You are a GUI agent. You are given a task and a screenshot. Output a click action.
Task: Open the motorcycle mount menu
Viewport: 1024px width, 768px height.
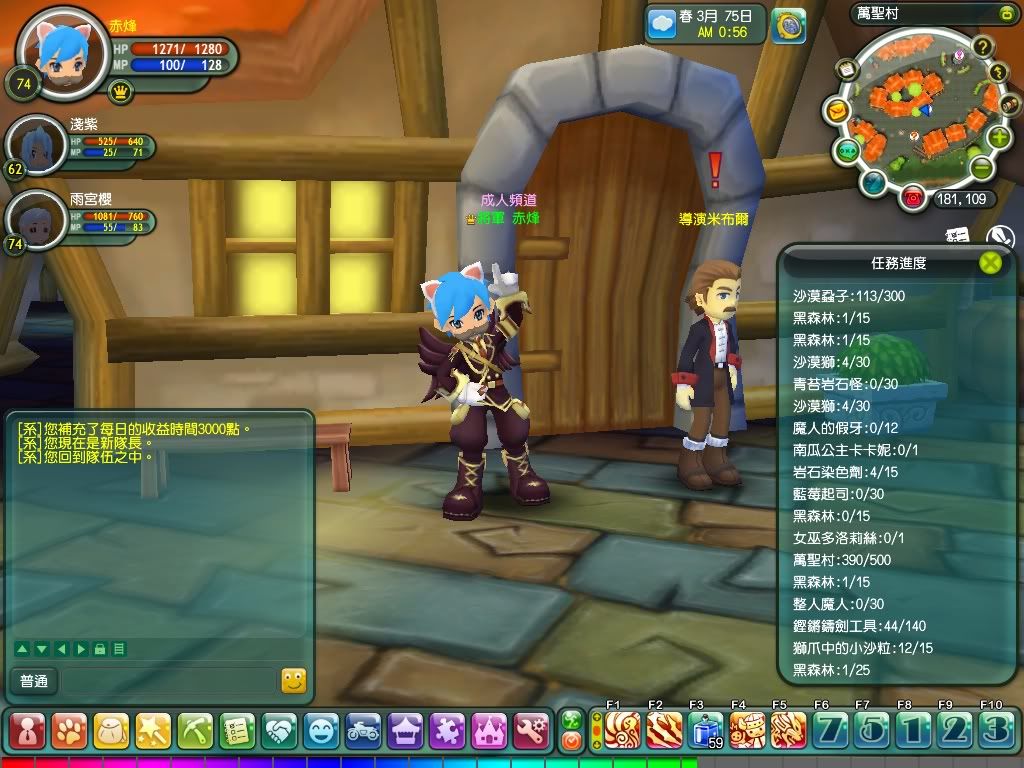363,730
